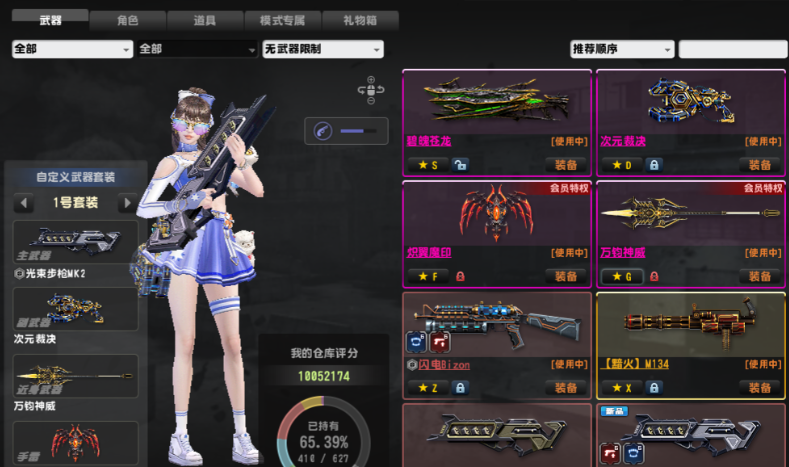Equip the 碧魂苍龙 weapon
This screenshot has width=789, height=467.
tap(566, 165)
